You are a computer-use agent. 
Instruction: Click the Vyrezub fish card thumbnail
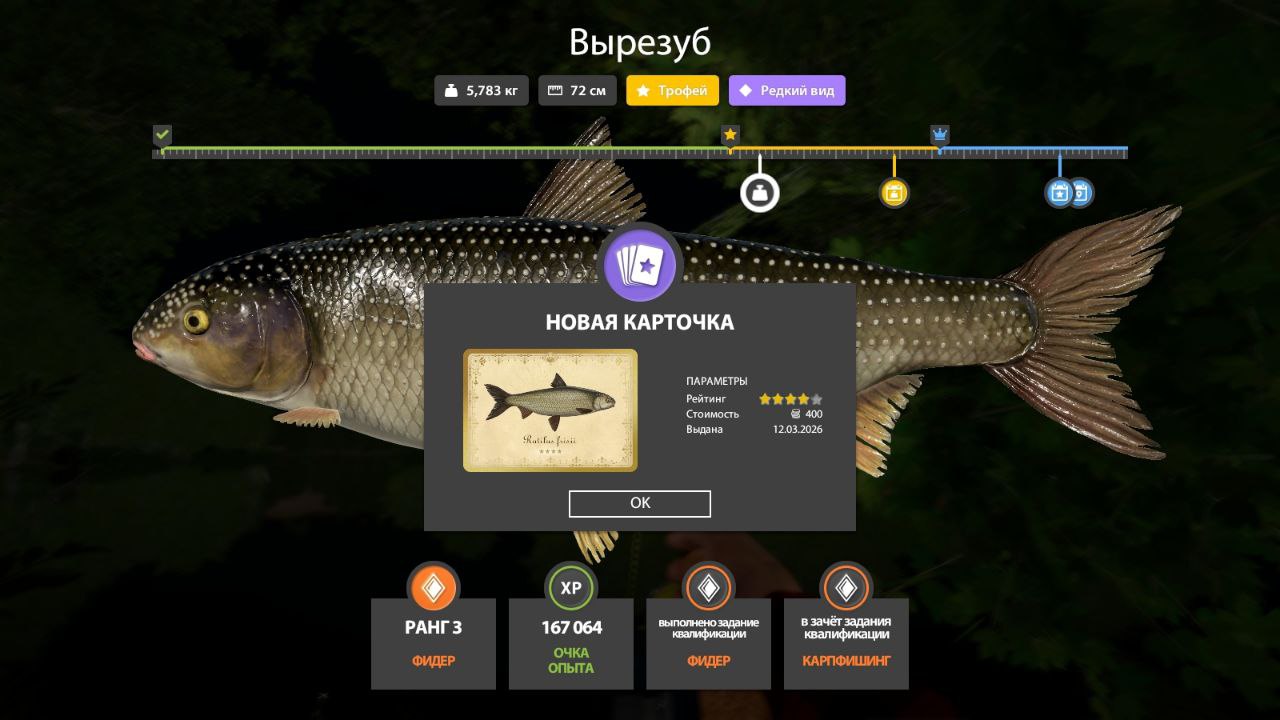(x=550, y=410)
